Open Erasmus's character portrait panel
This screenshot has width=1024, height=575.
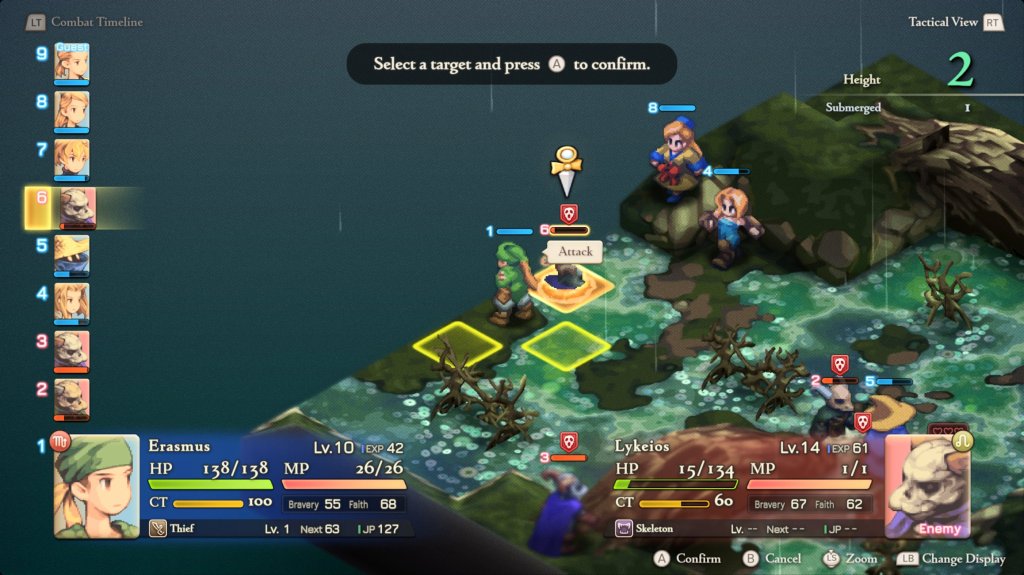point(96,486)
